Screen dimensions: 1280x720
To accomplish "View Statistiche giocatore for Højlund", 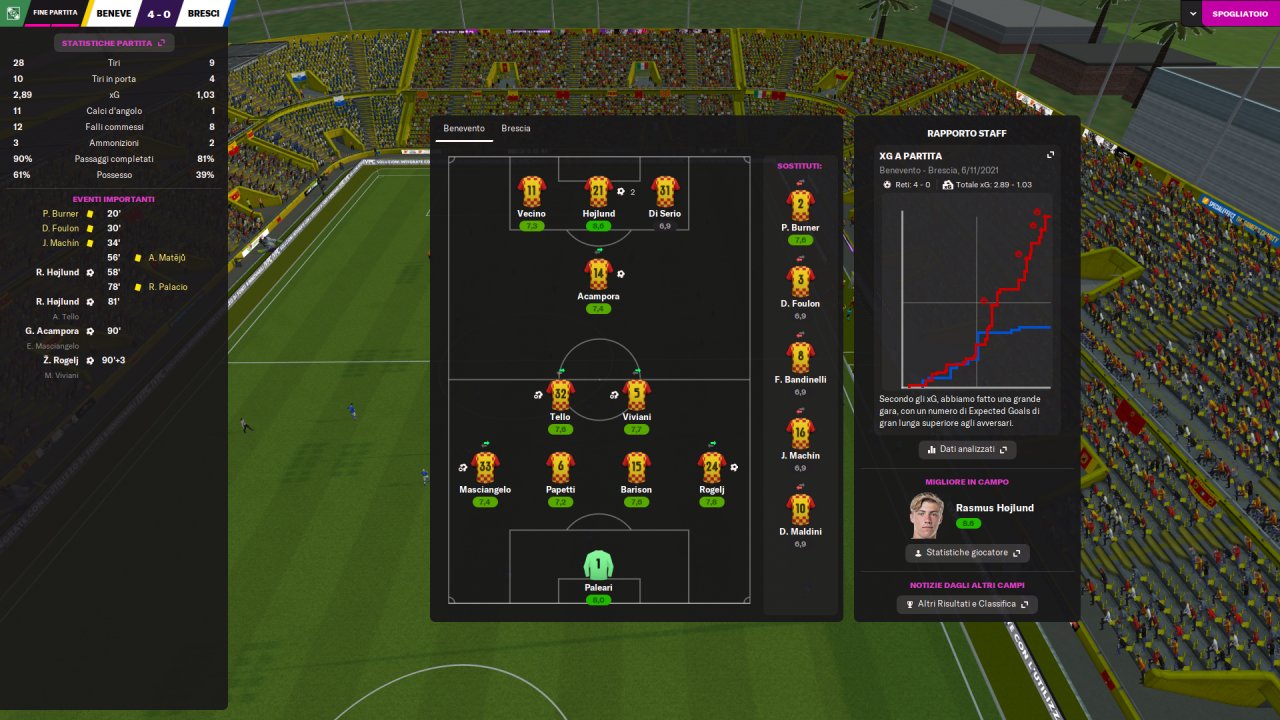I will pos(967,553).
